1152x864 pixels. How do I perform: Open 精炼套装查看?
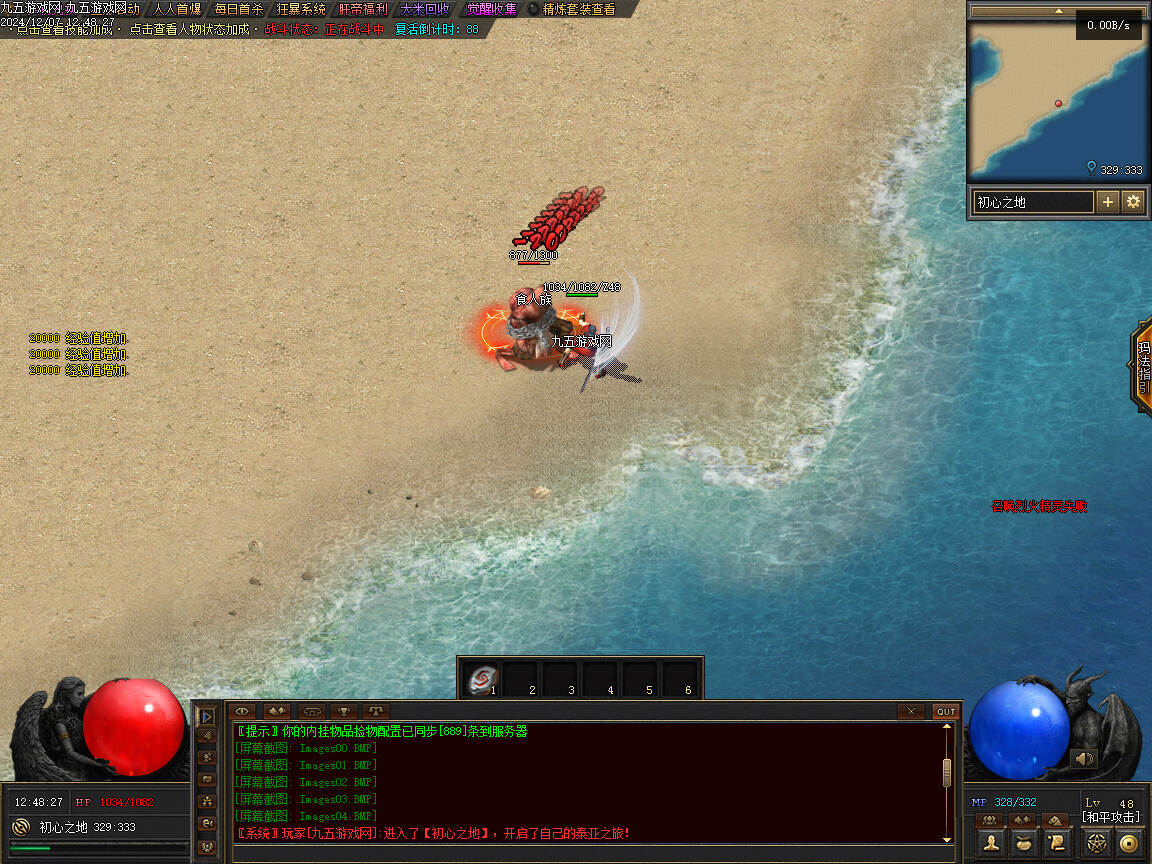coord(578,9)
